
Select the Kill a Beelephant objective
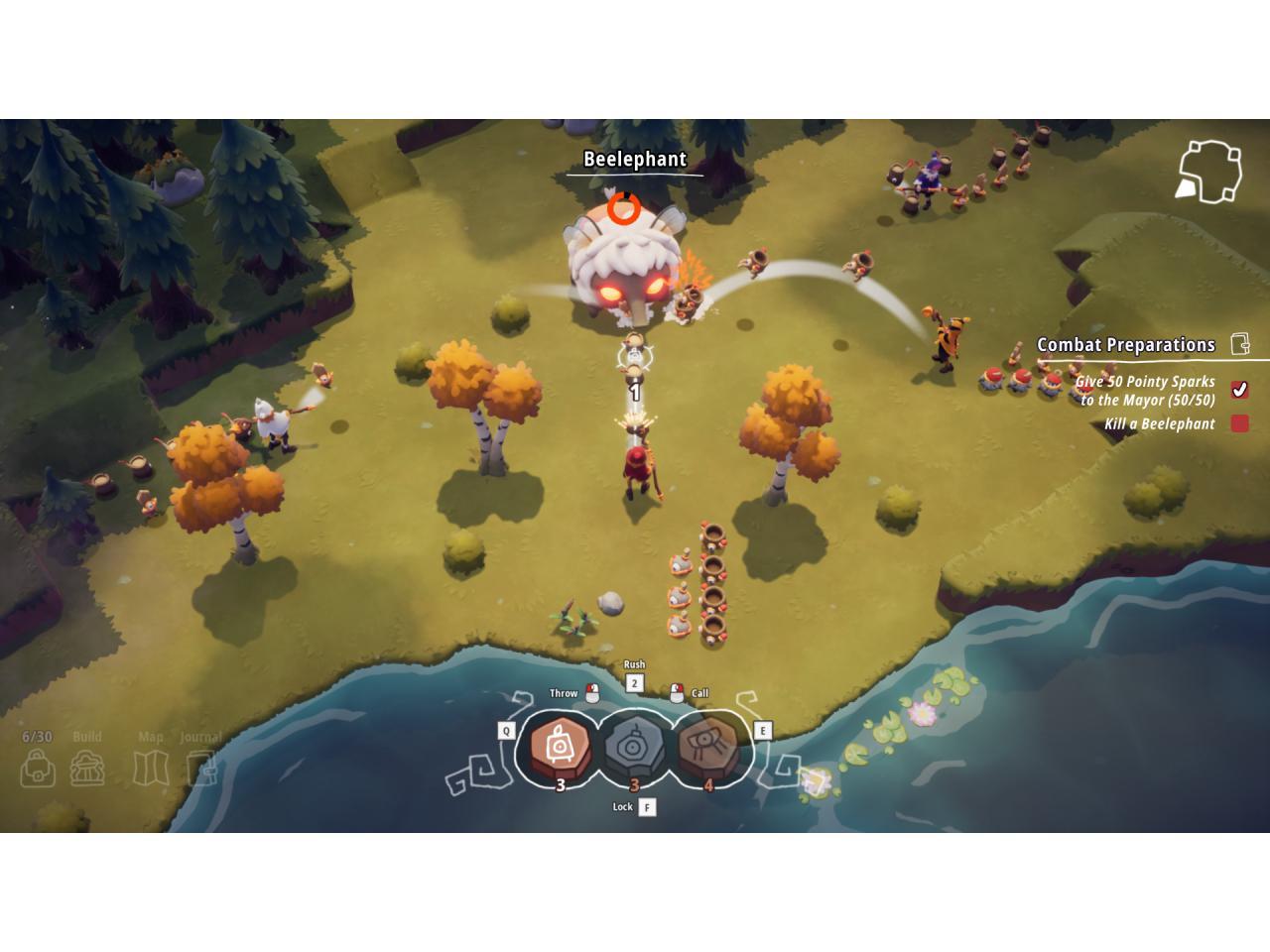(x=1159, y=424)
